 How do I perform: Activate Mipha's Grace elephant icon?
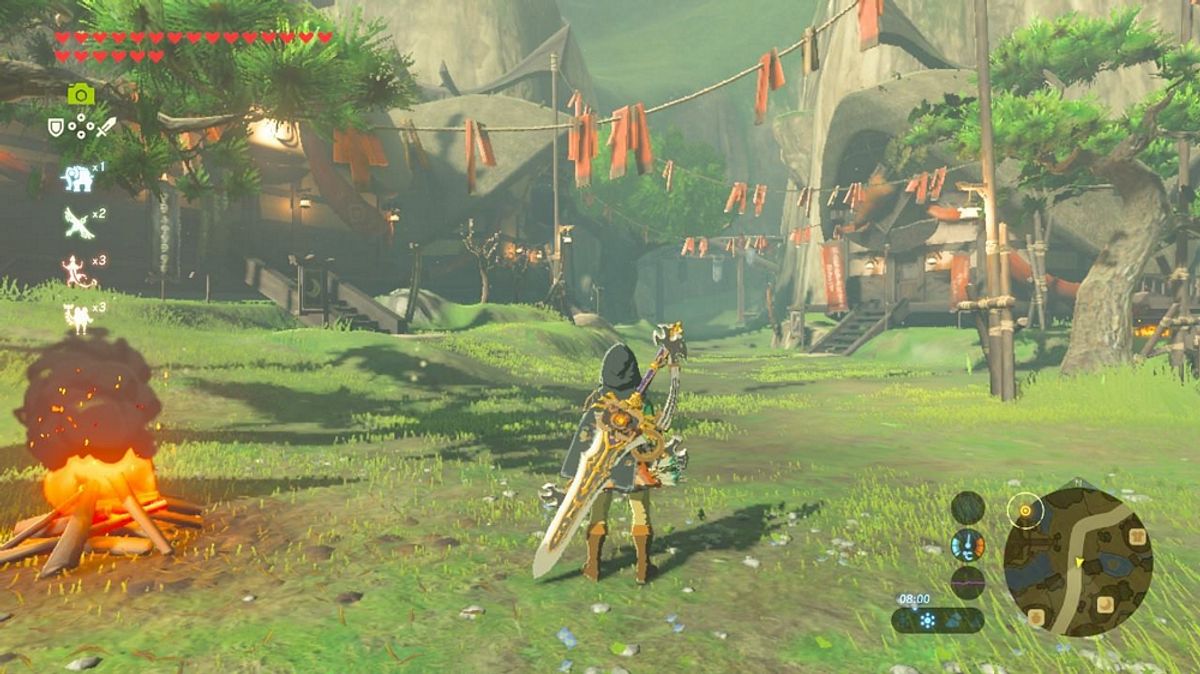(x=77, y=178)
